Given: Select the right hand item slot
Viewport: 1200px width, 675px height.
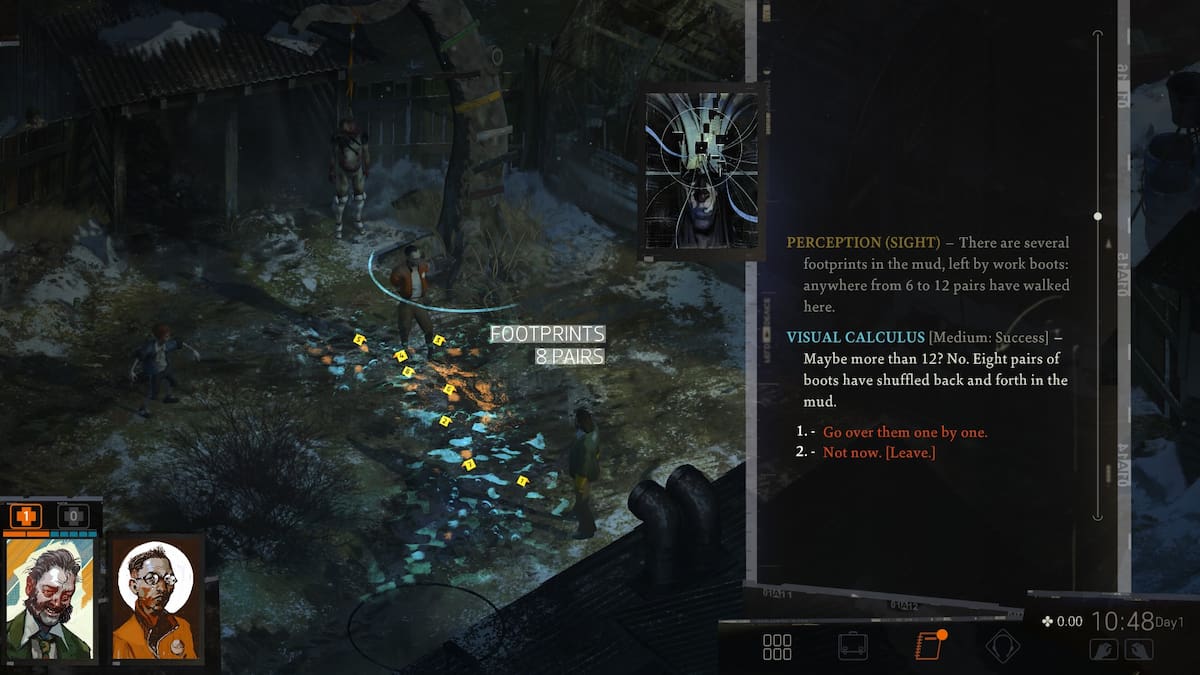Looking at the screenshot, I should tap(1138, 649).
